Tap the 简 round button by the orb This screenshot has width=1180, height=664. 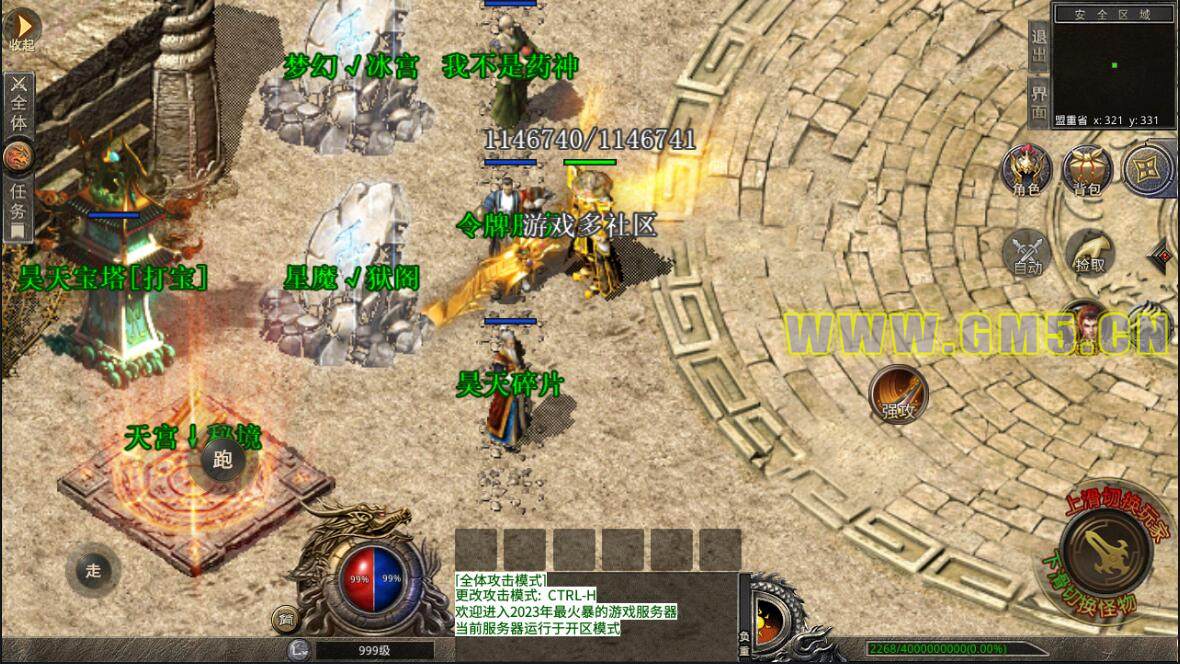click(x=286, y=621)
